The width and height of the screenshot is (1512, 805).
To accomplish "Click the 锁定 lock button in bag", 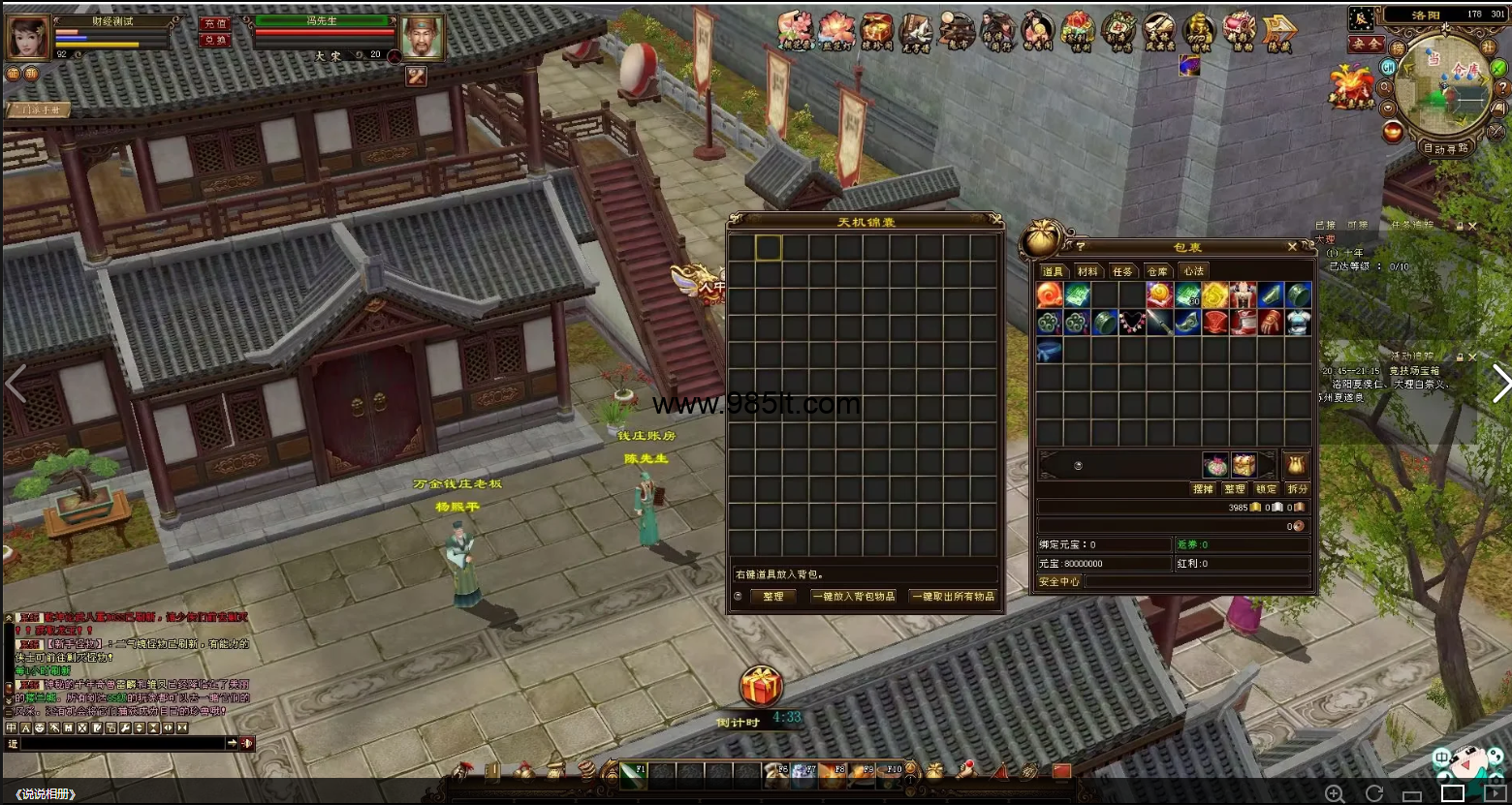I will [1266, 489].
